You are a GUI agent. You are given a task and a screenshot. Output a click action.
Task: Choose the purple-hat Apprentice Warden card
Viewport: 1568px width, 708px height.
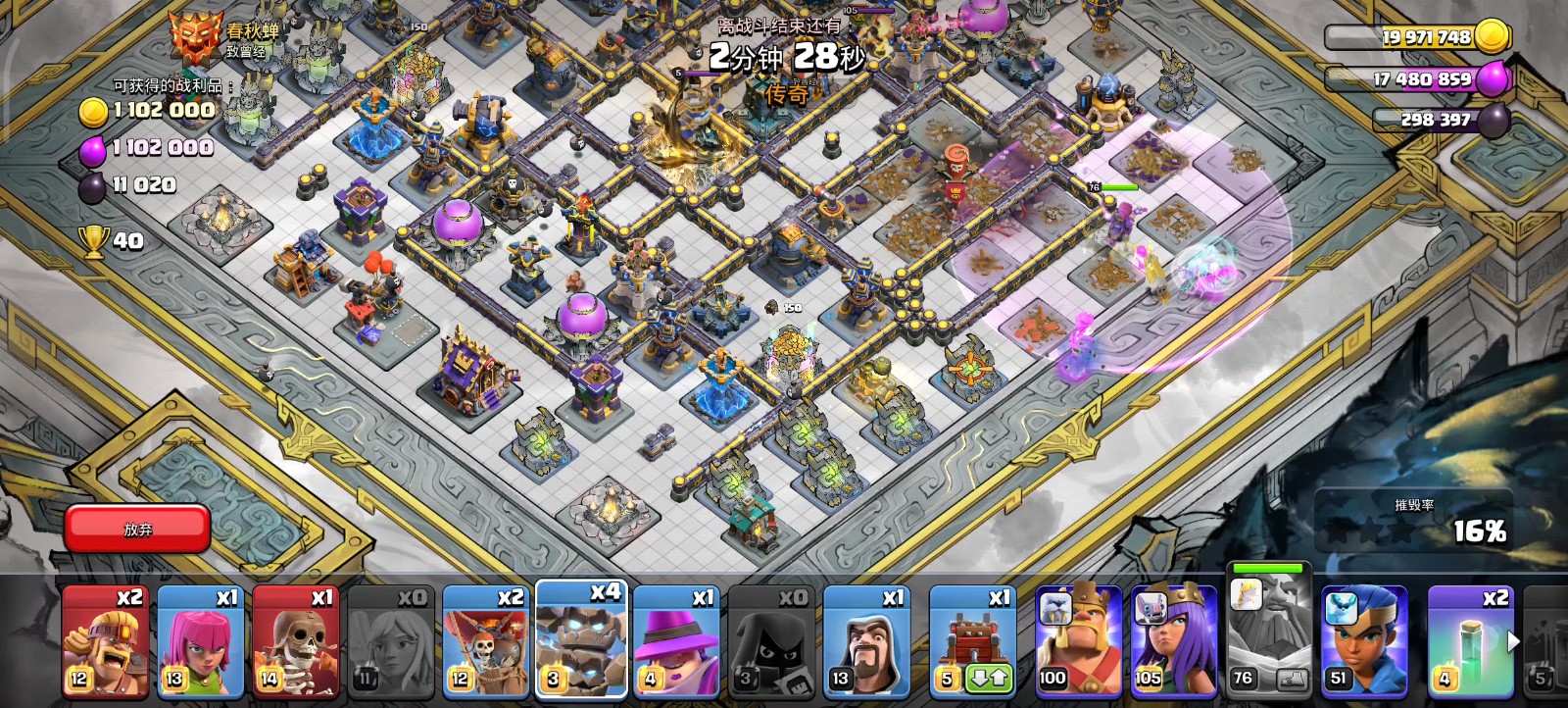click(676, 642)
